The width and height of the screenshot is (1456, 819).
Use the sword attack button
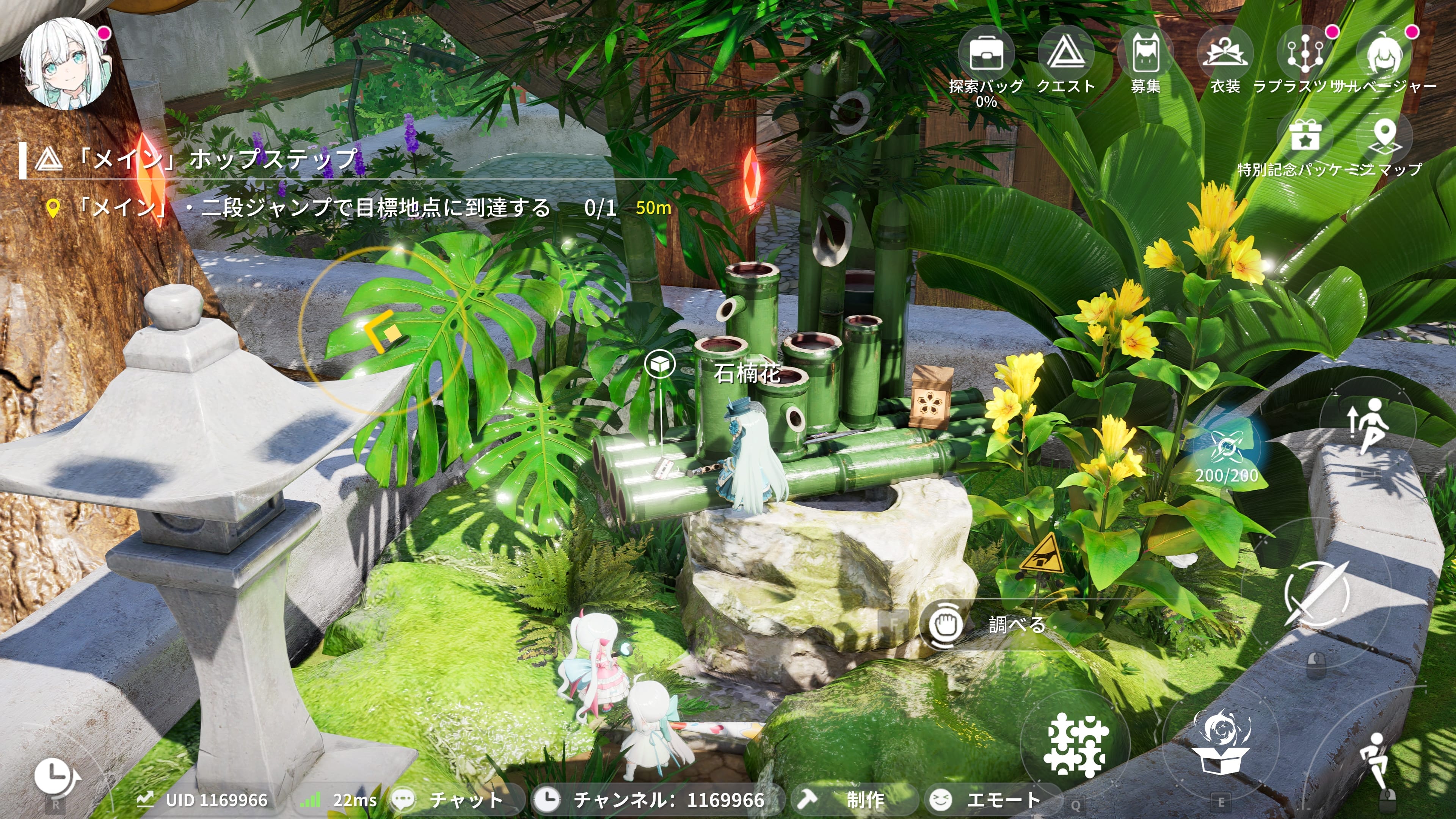pos(1316,593)
